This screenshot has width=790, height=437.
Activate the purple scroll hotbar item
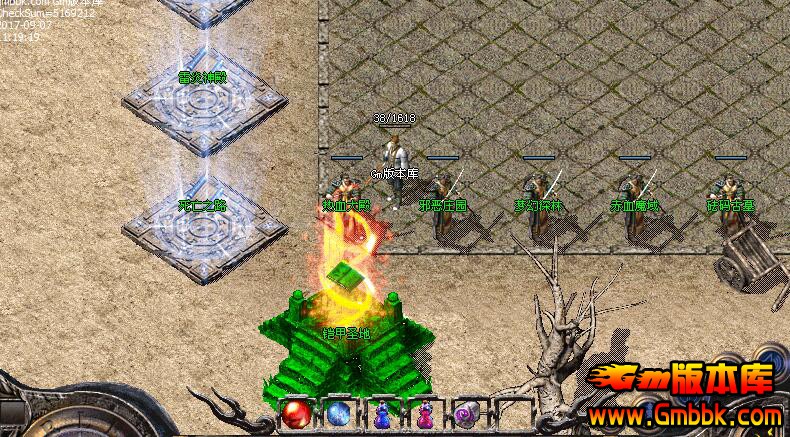point(467,413)
